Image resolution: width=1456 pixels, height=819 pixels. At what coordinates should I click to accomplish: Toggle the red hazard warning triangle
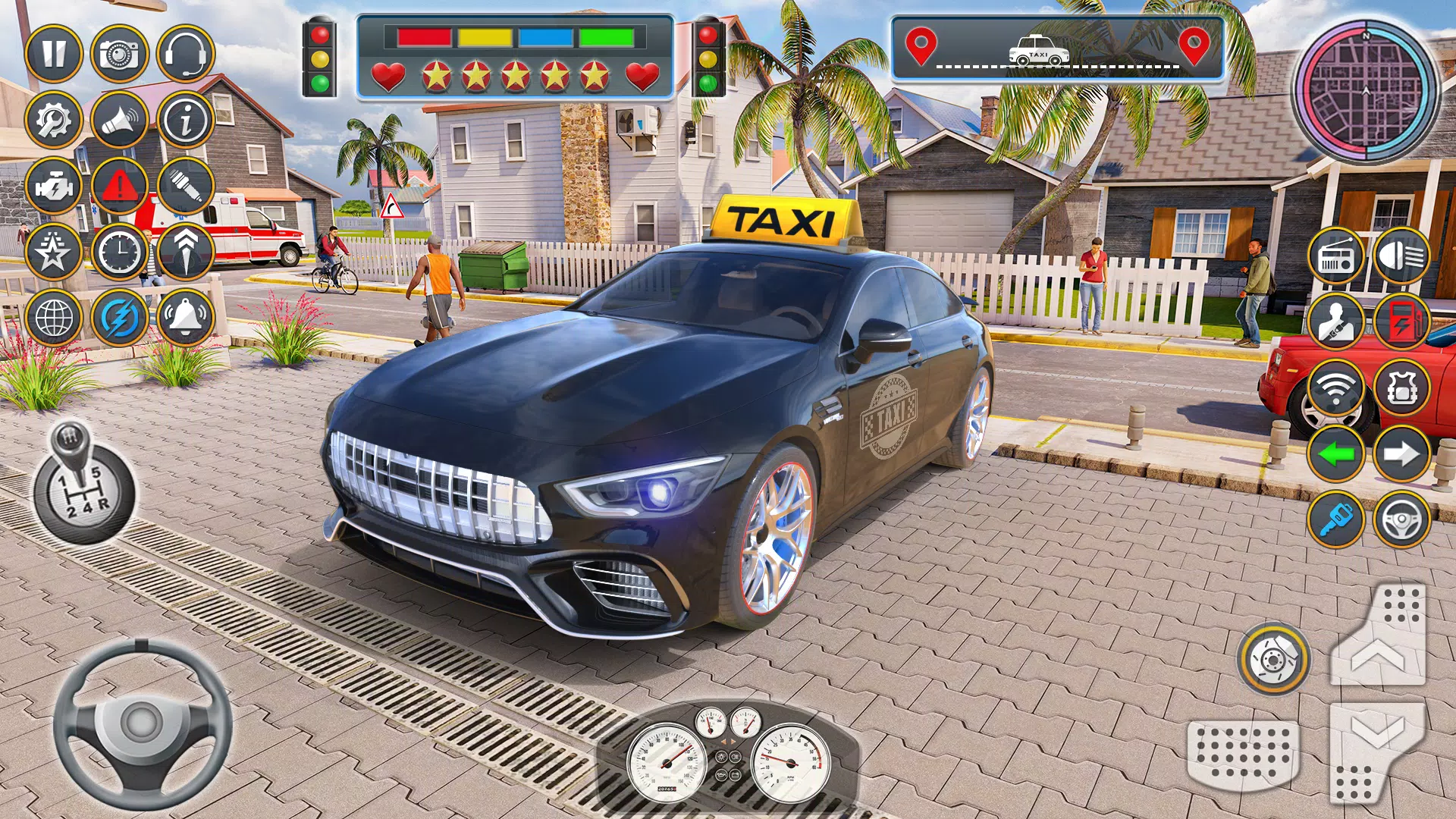coord(119,186)
